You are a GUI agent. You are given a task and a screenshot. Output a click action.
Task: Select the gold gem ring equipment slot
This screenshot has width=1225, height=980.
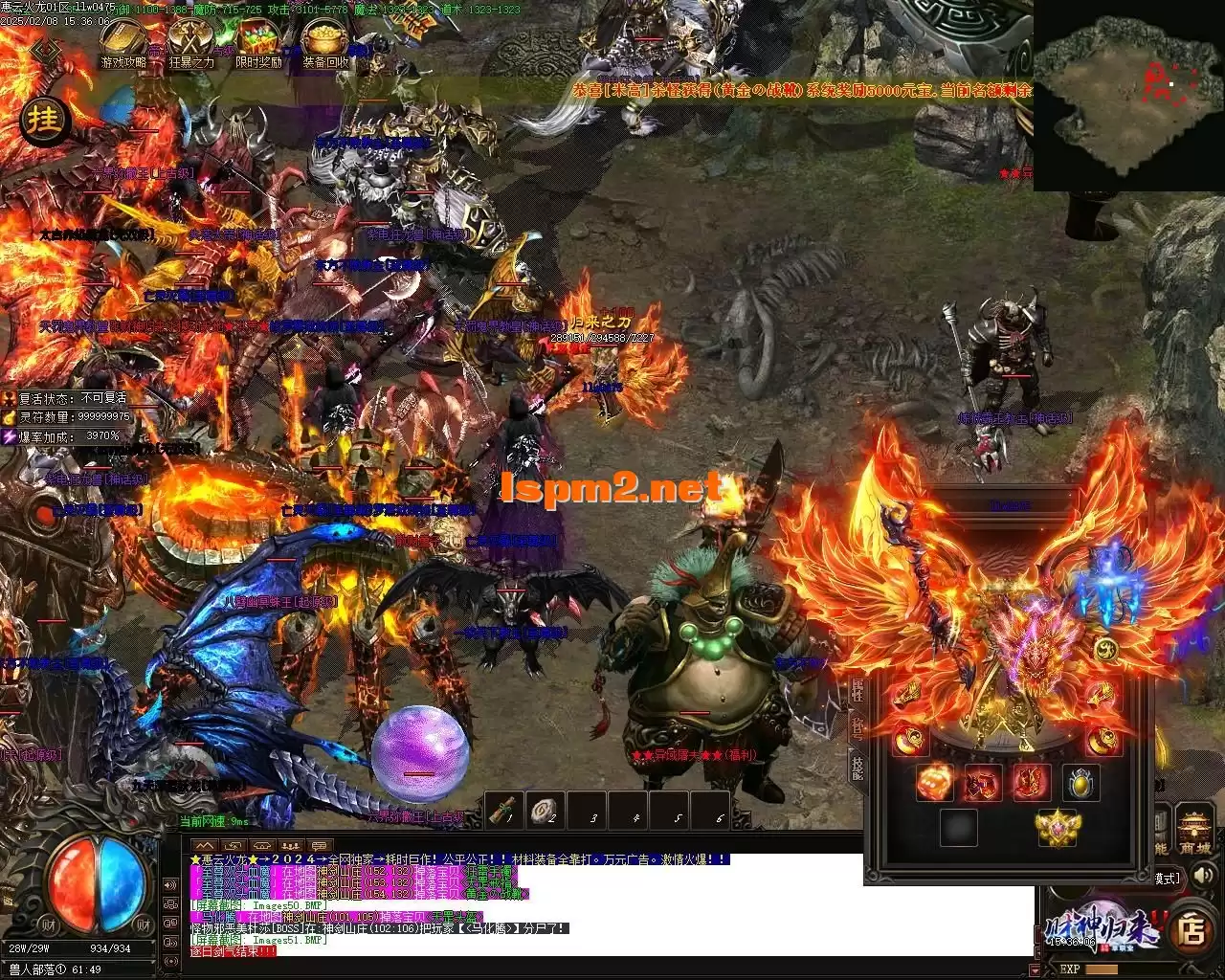click(1081, 783)
